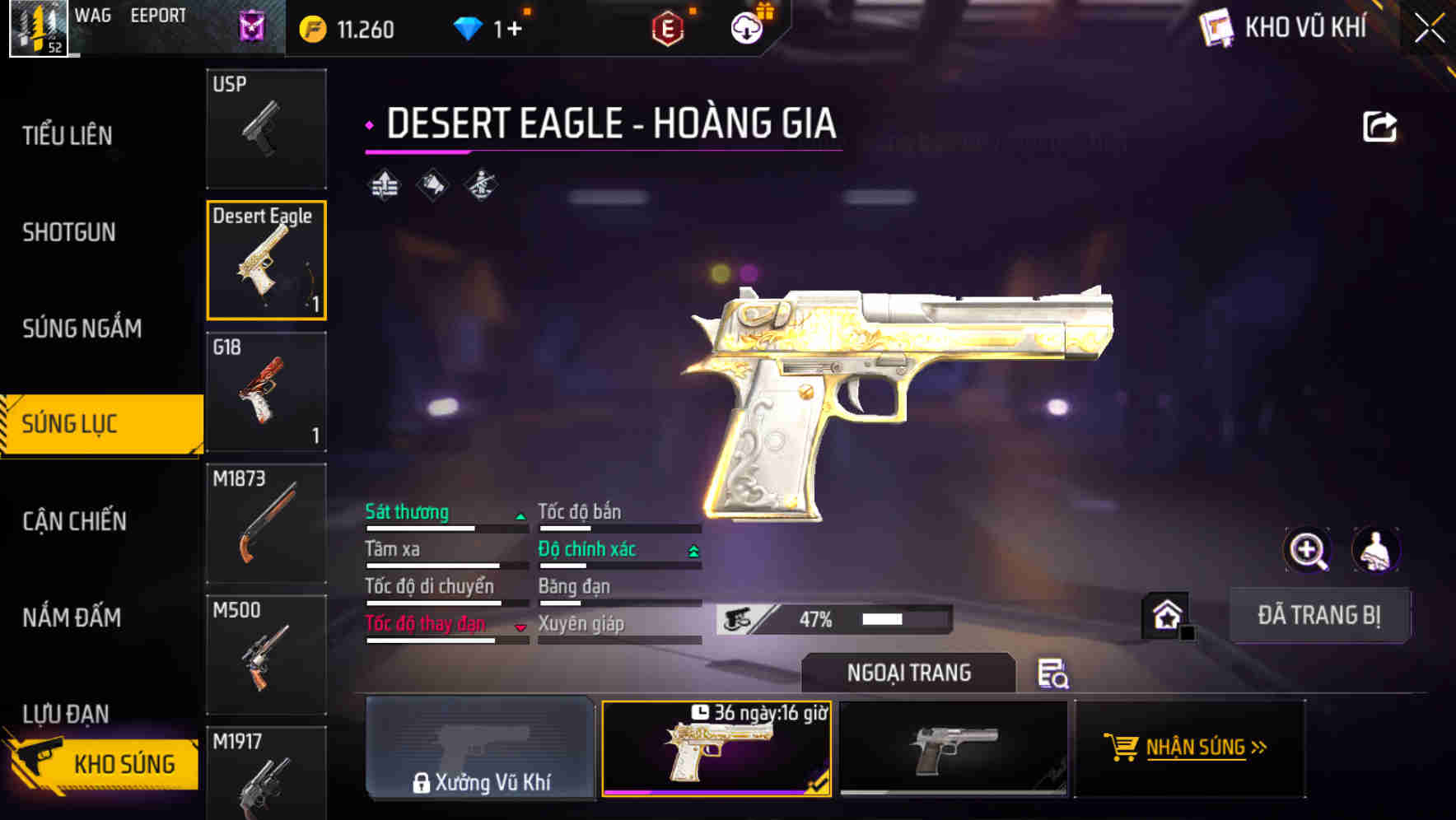
Task: Click the magnifier zoom preview icon
Action: 1308,550
